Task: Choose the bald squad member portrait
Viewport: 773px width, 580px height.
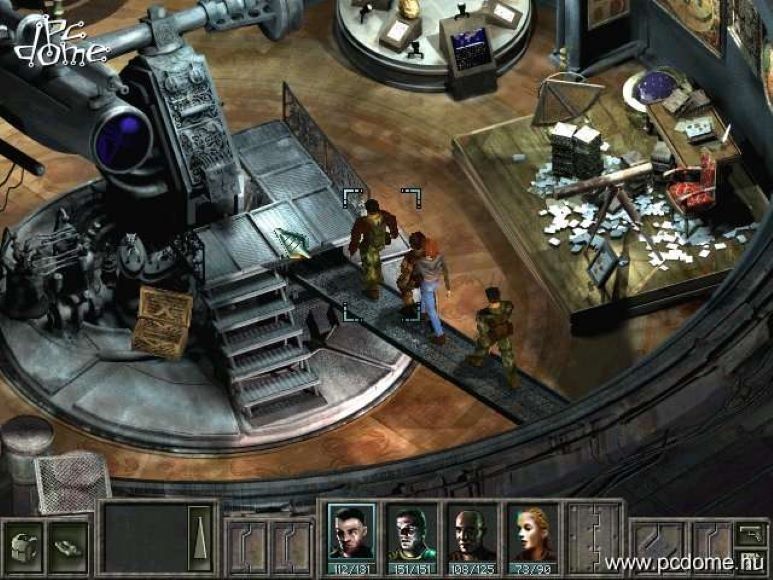Action: pyautogui.click(x=471, y=531)
